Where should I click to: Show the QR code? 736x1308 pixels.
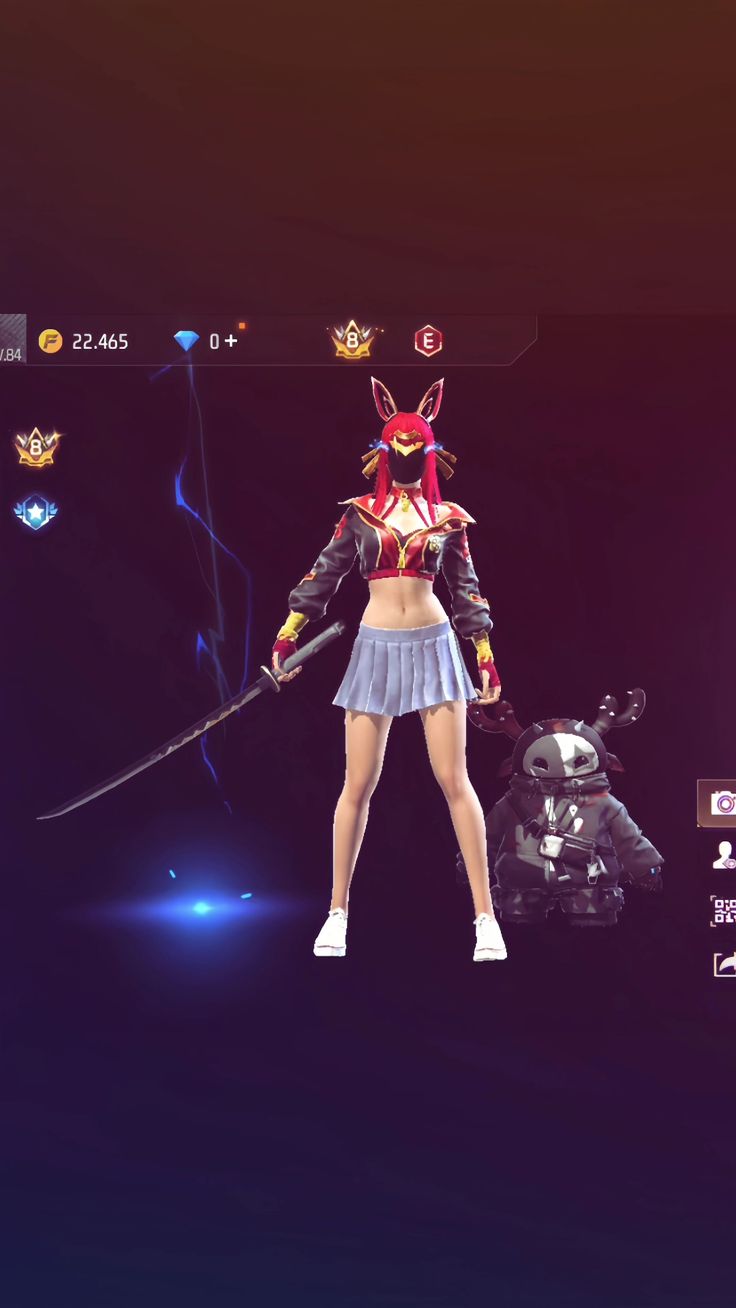pyautogui.click(x=723, y=910)
